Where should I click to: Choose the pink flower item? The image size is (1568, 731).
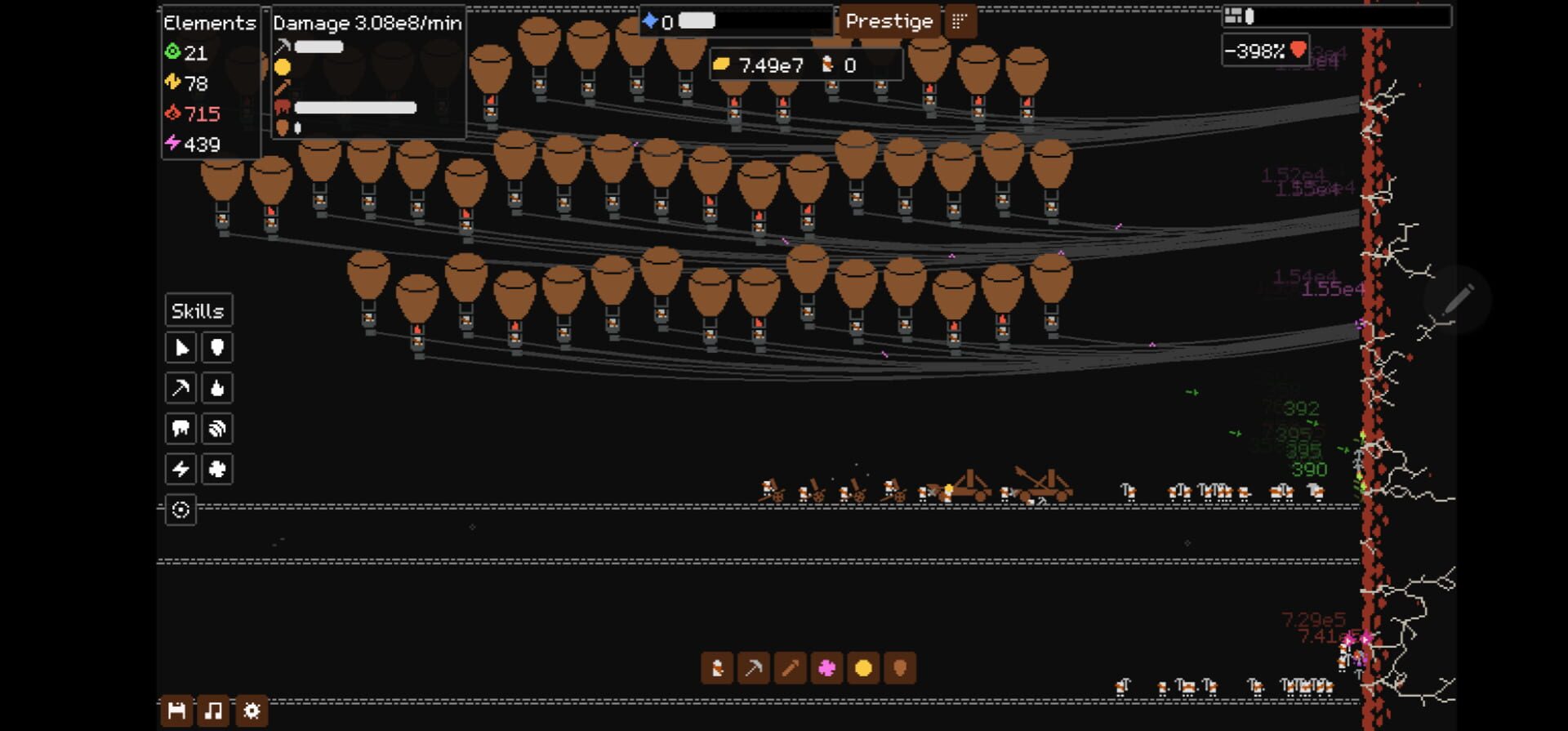tap(828, 668)
